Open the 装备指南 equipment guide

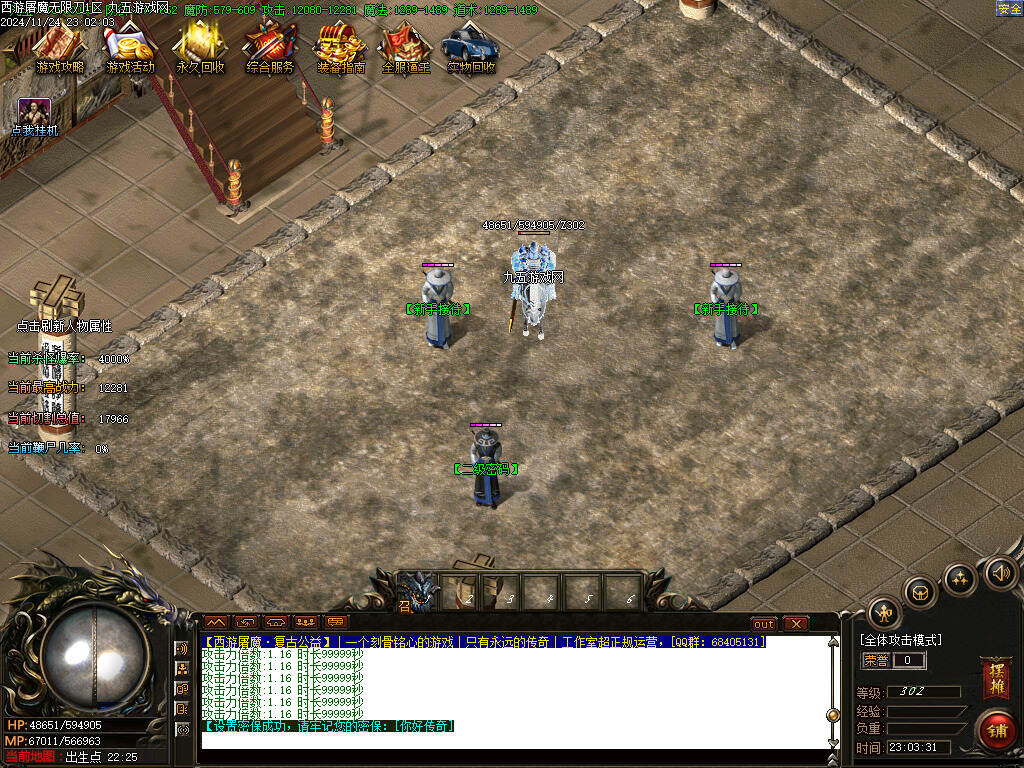point(340,48)
